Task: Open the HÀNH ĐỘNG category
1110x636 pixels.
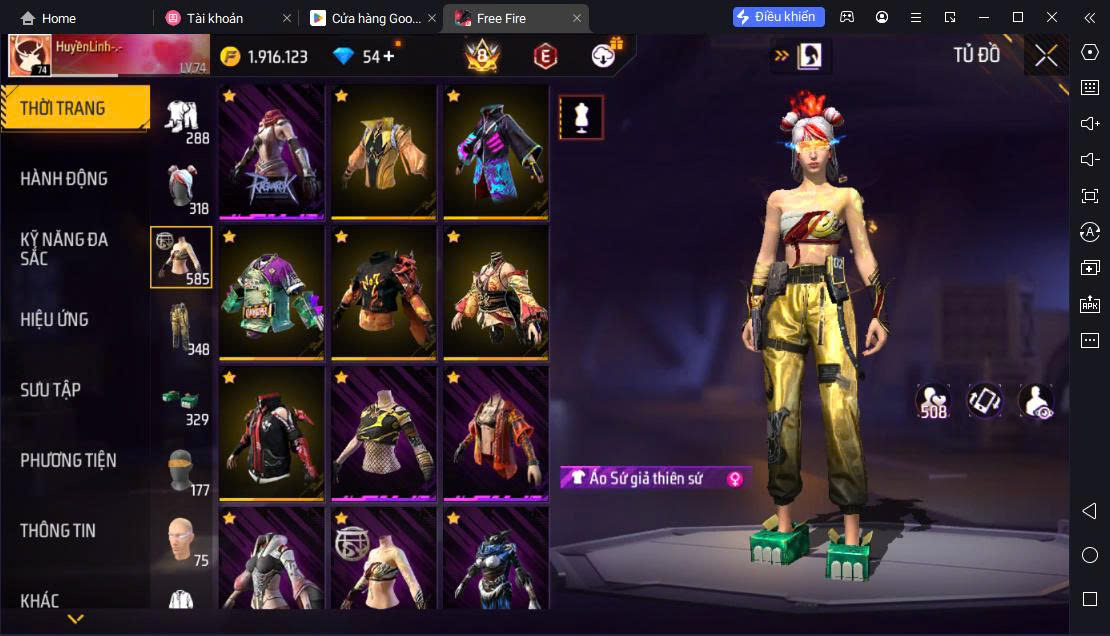Action: (64, 179)
